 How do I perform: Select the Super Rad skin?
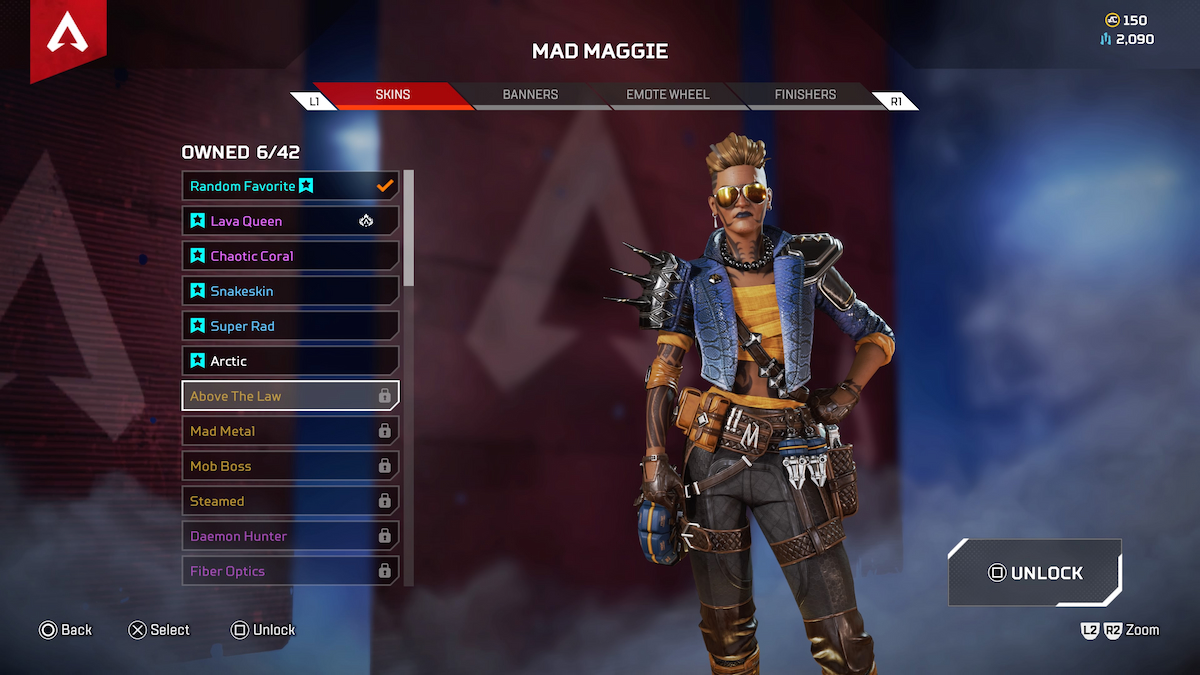(290, 326)
